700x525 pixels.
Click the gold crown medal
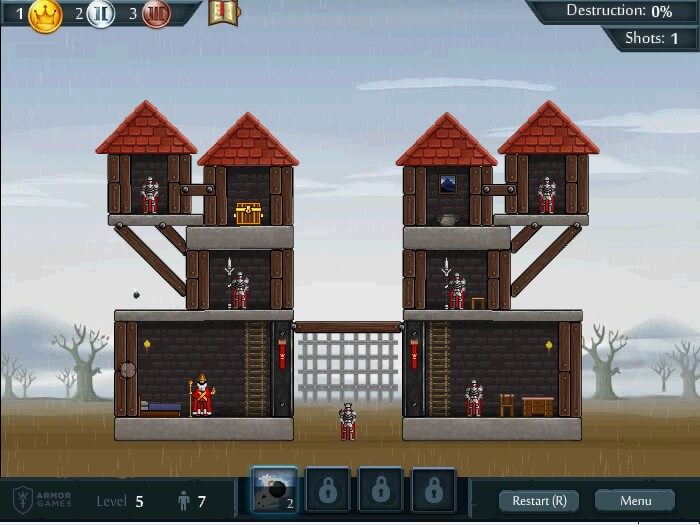pyautogui.click(x=45, y=15)
